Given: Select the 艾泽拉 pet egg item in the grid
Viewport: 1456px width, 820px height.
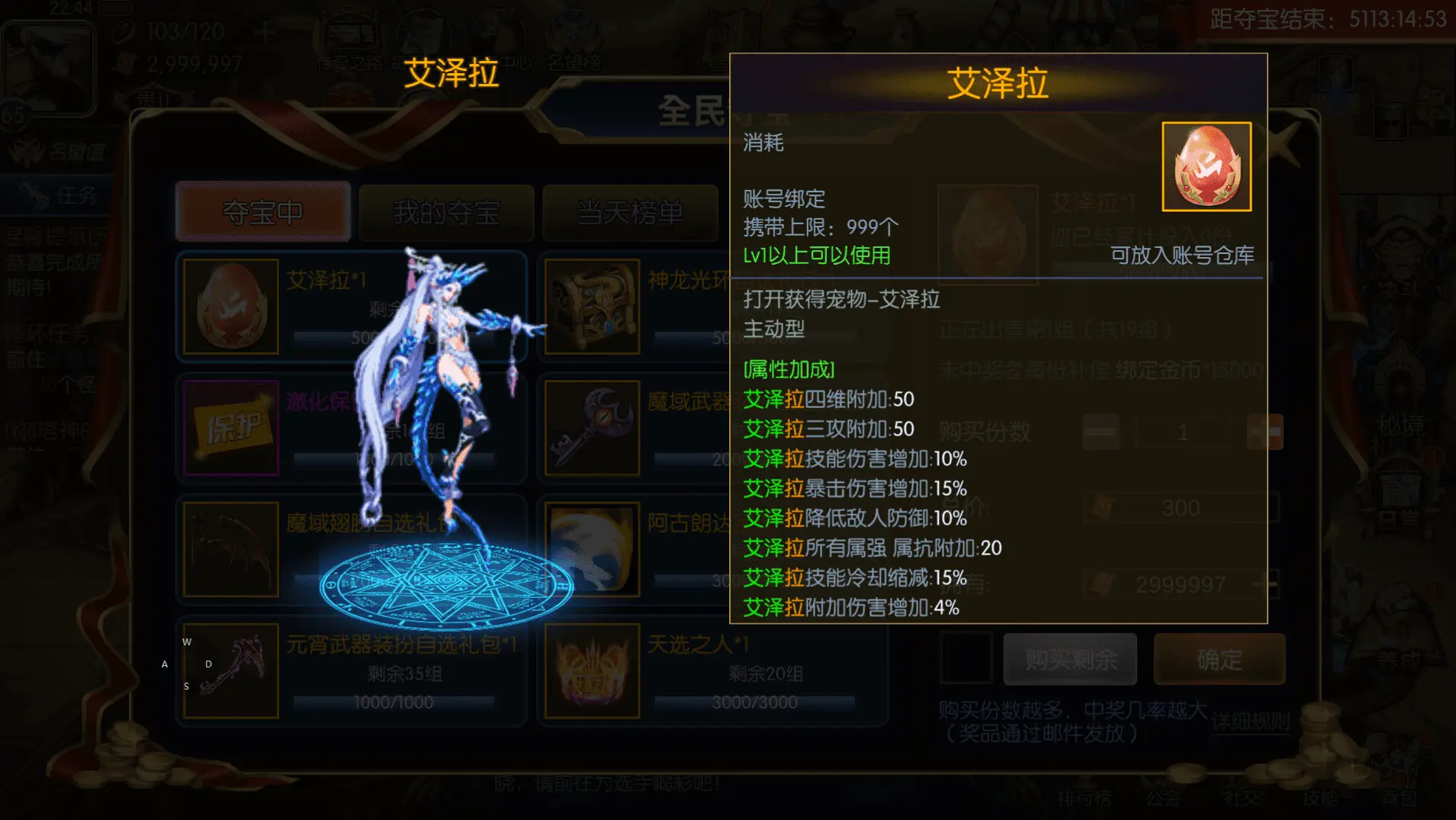Looking at the screenshot, I should coord(230,305).
